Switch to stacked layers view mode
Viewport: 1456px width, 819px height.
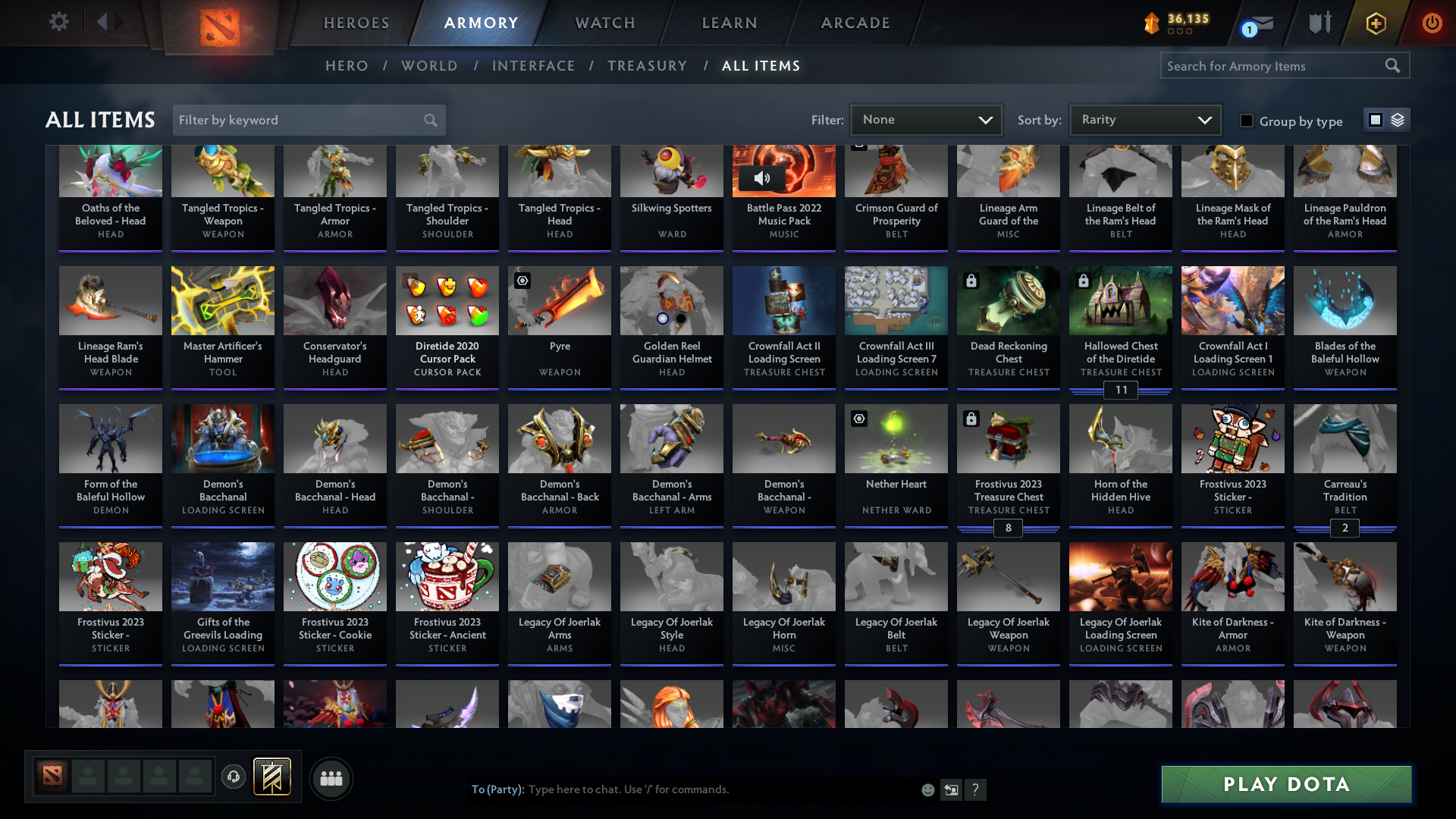tap(1398, 119)
